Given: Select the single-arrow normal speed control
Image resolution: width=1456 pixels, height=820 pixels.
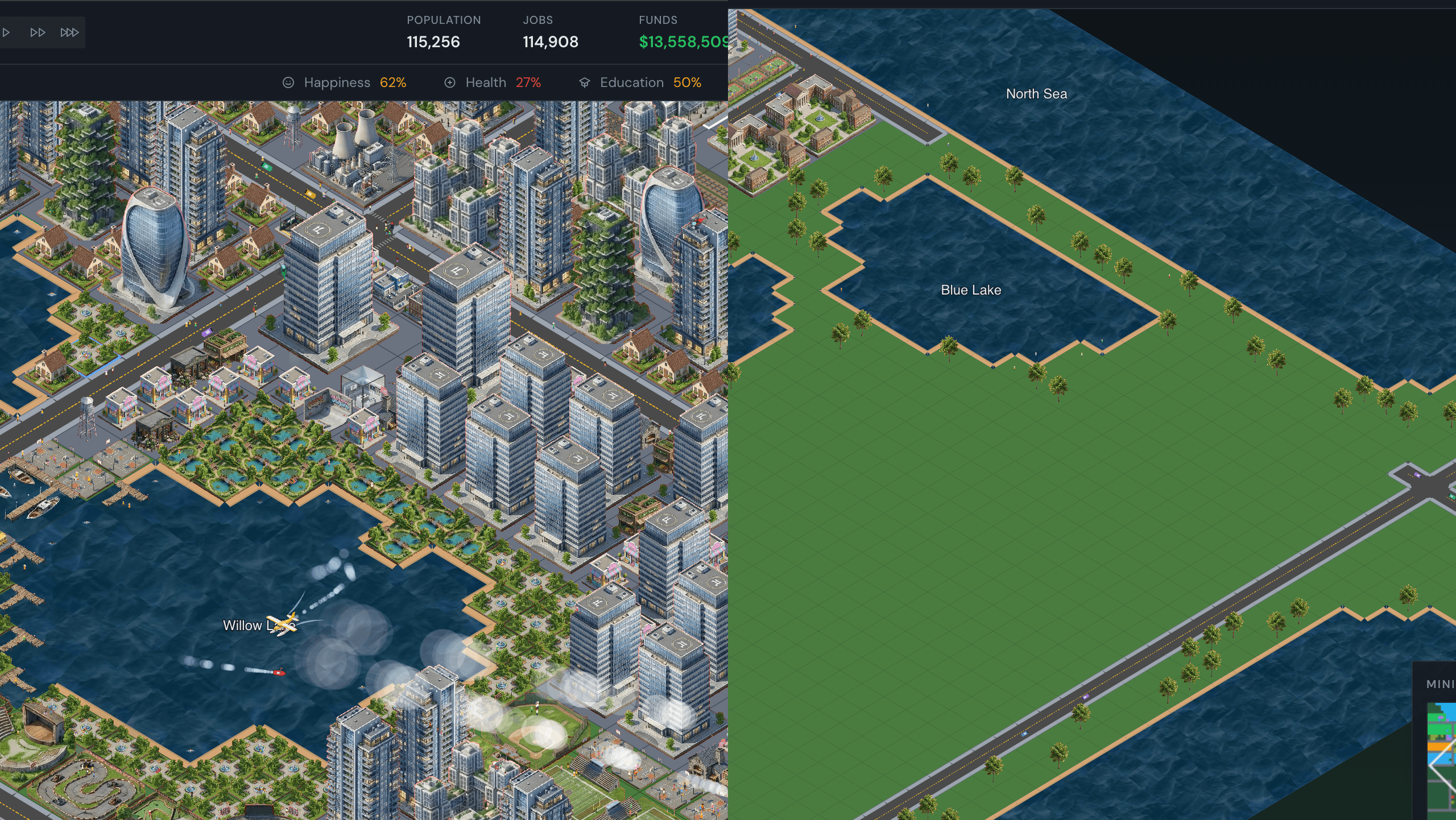Looking at the screenshot, I should pyautogui.click(x=7, y=32).
